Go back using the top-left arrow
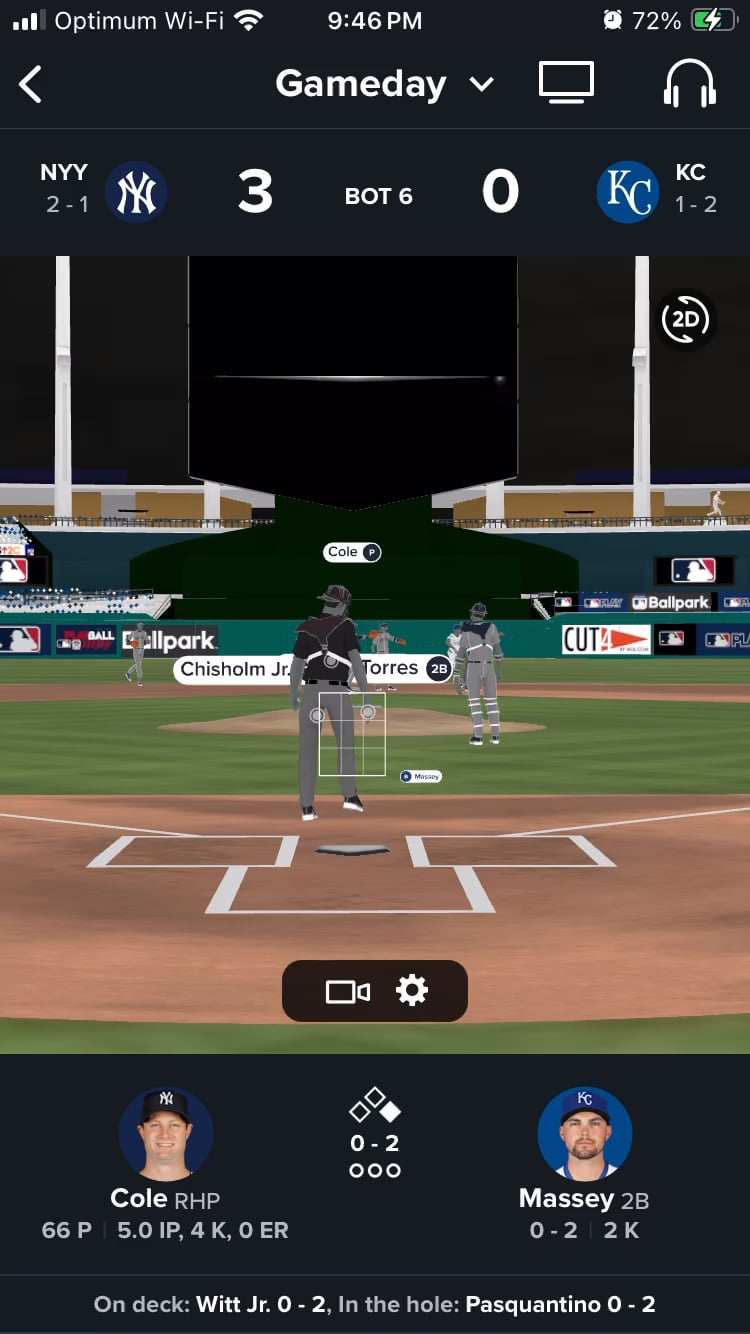750x1334 pixels. click(x=31, y=85)
